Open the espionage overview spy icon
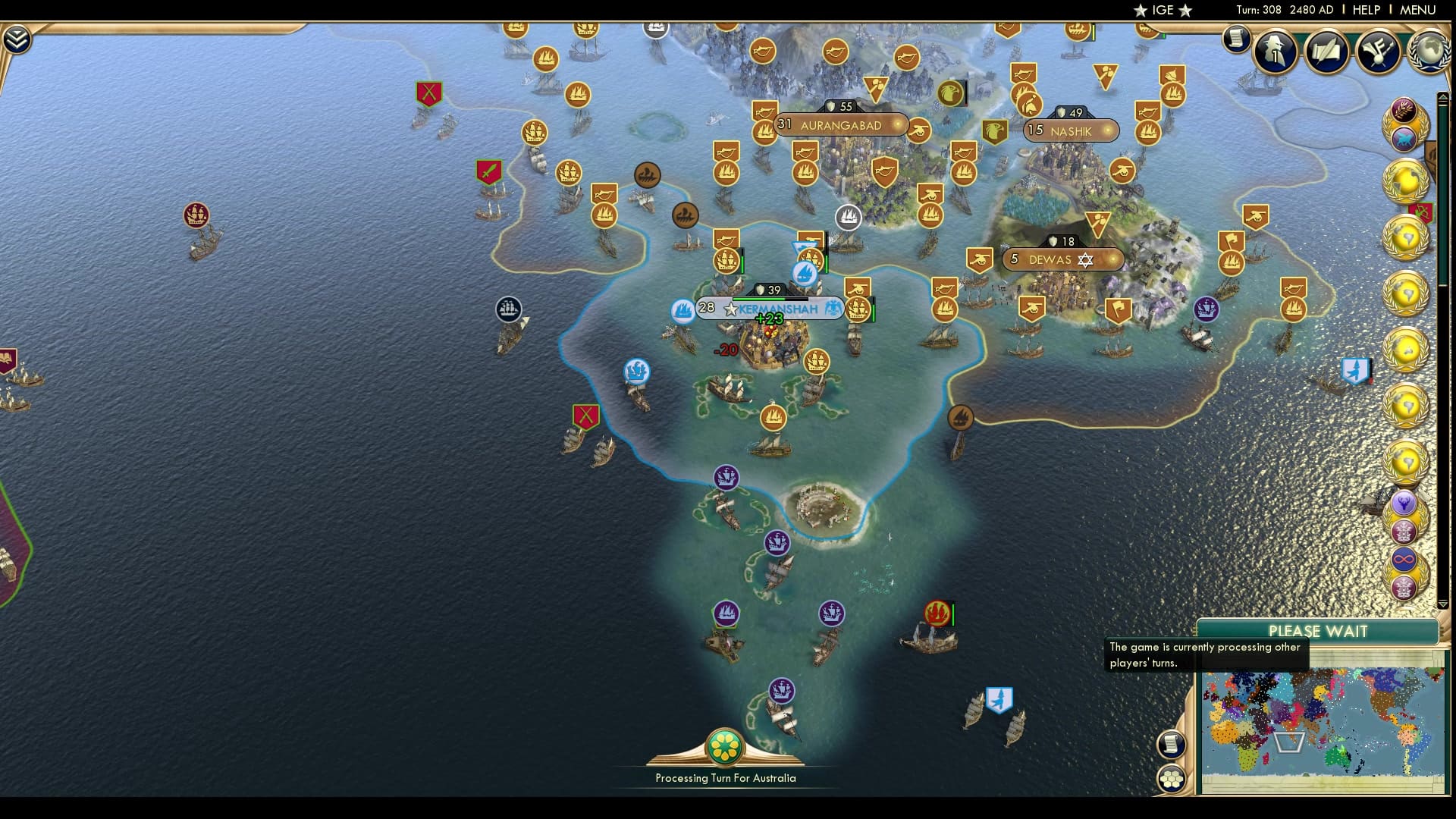The width and height of the screenshot is (1456, 819). [x=1274, y=52]
